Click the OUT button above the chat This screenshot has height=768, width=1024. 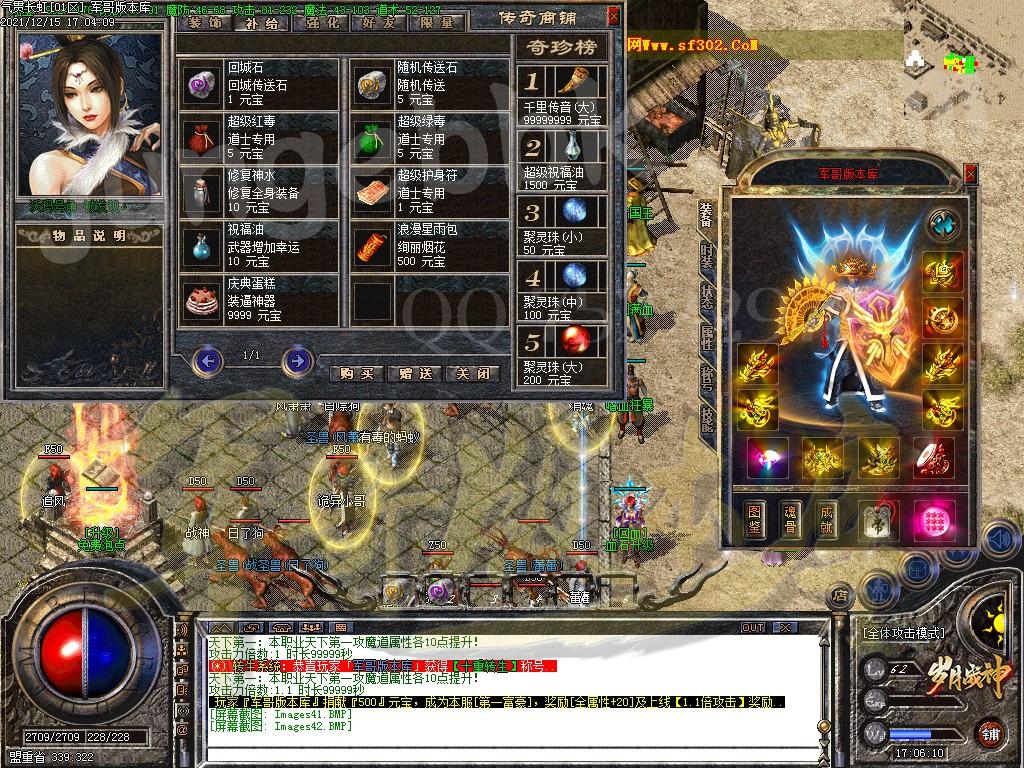point(752,628)
